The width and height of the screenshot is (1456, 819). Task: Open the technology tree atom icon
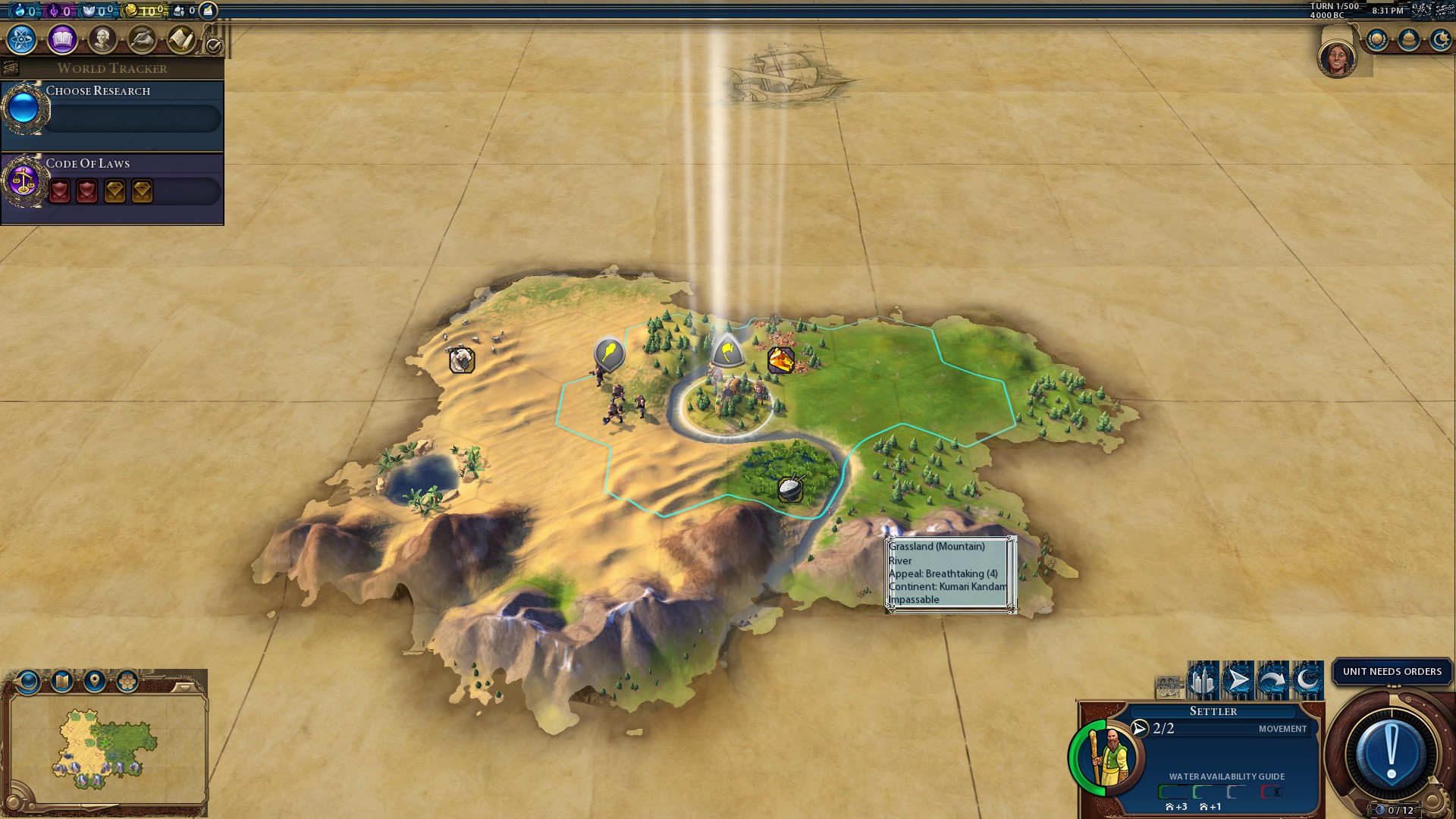(x=22, y=39)
